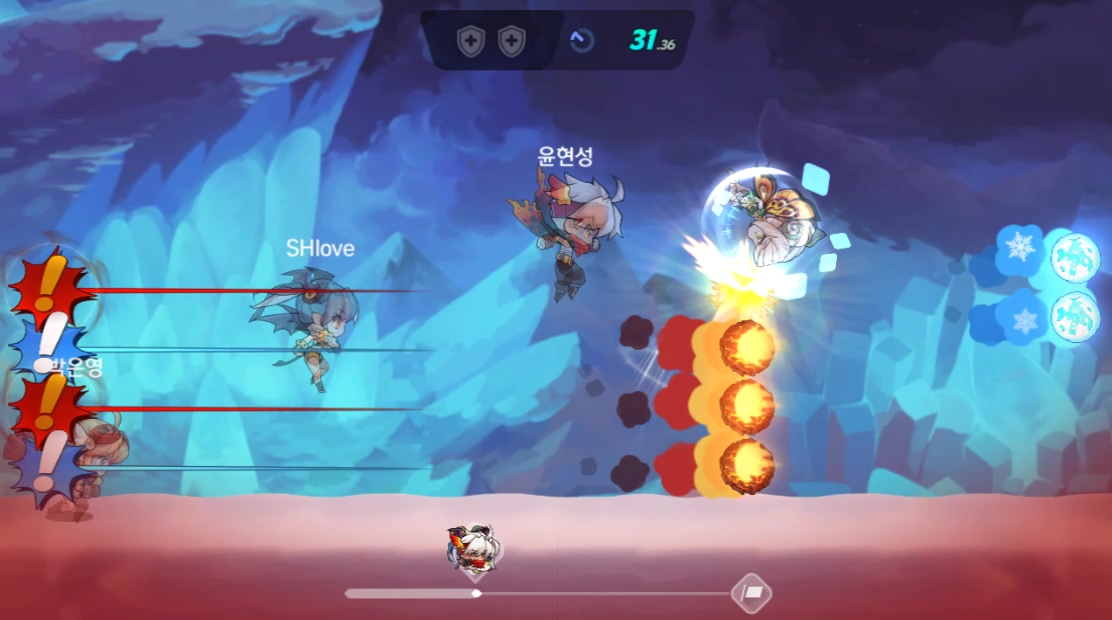Select the white-haired character progress marker
This screenshot has width=1112, height=620.
472,550
